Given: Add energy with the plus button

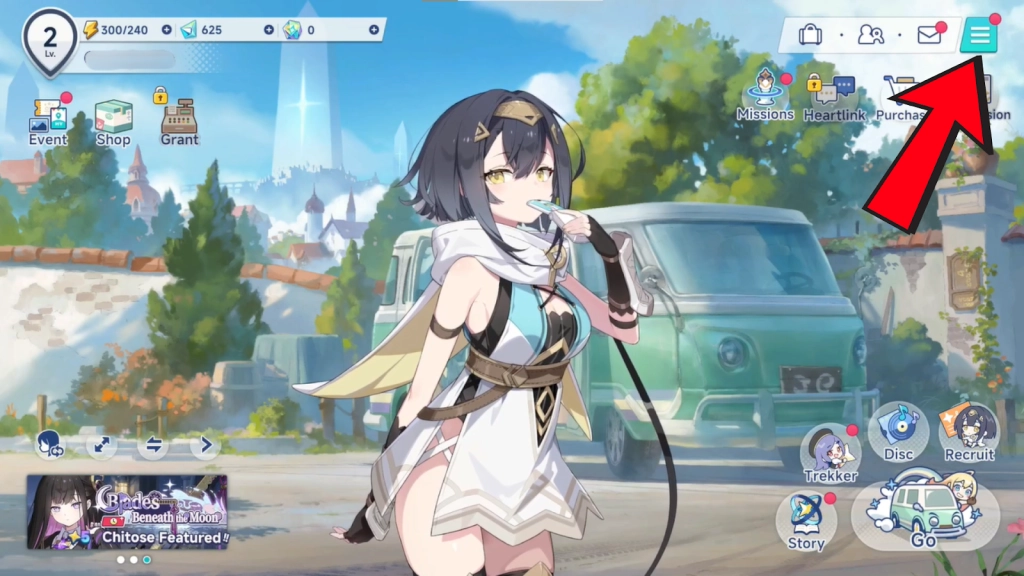Looking at the screenshot, I should [166, 30].
